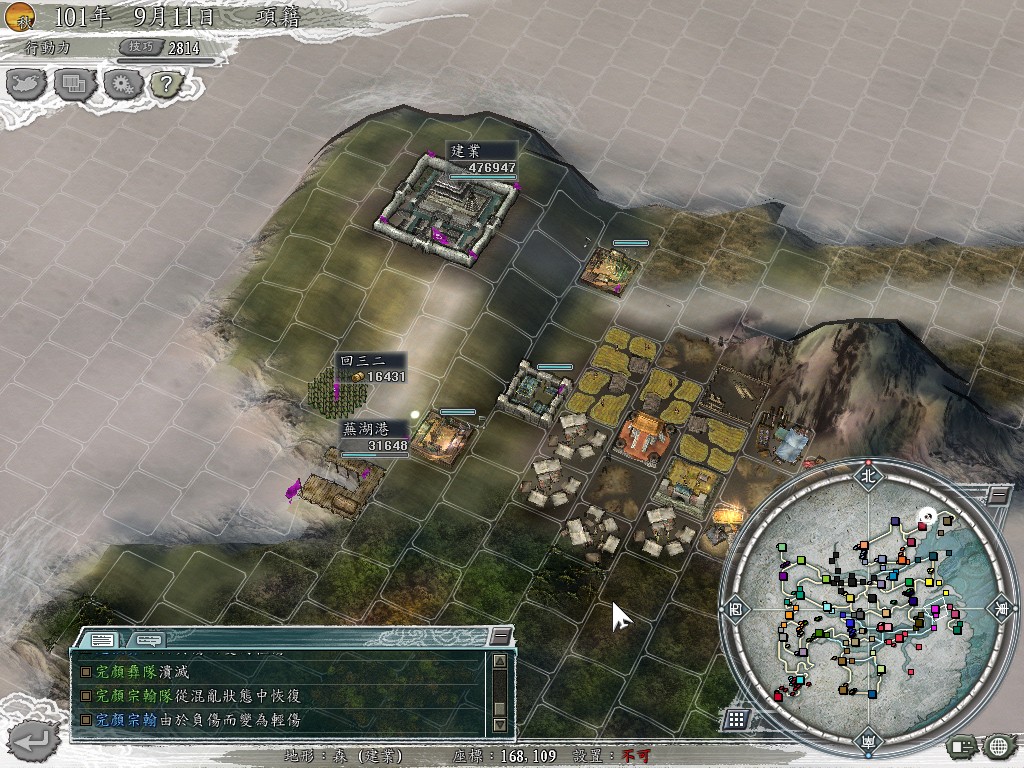This screenshot has width=1024, height=768.
Task: Minimize the message log panel
Action: click(x=499, y=637)
